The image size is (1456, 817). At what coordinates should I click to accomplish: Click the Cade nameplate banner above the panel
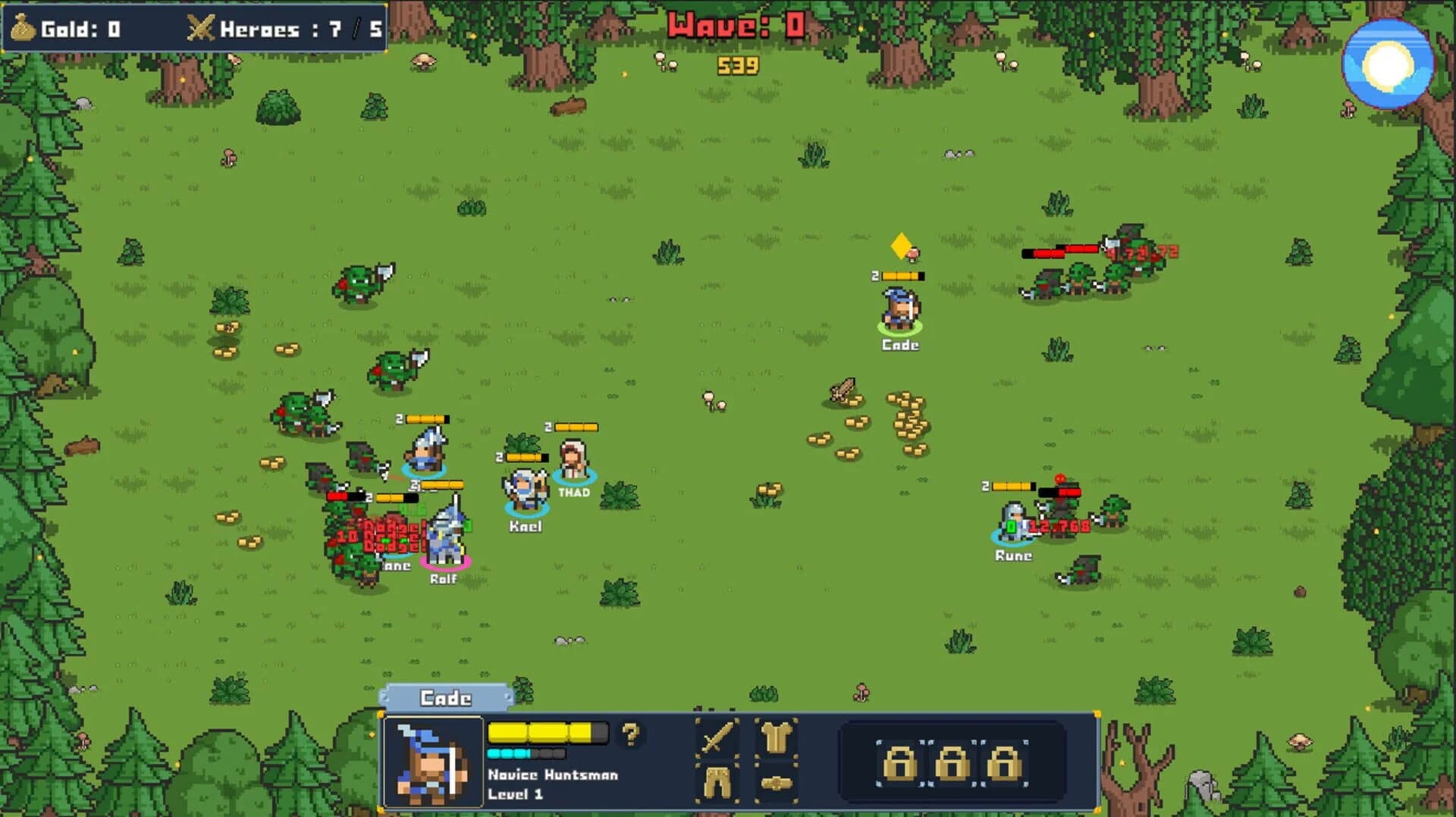point(446,699)
